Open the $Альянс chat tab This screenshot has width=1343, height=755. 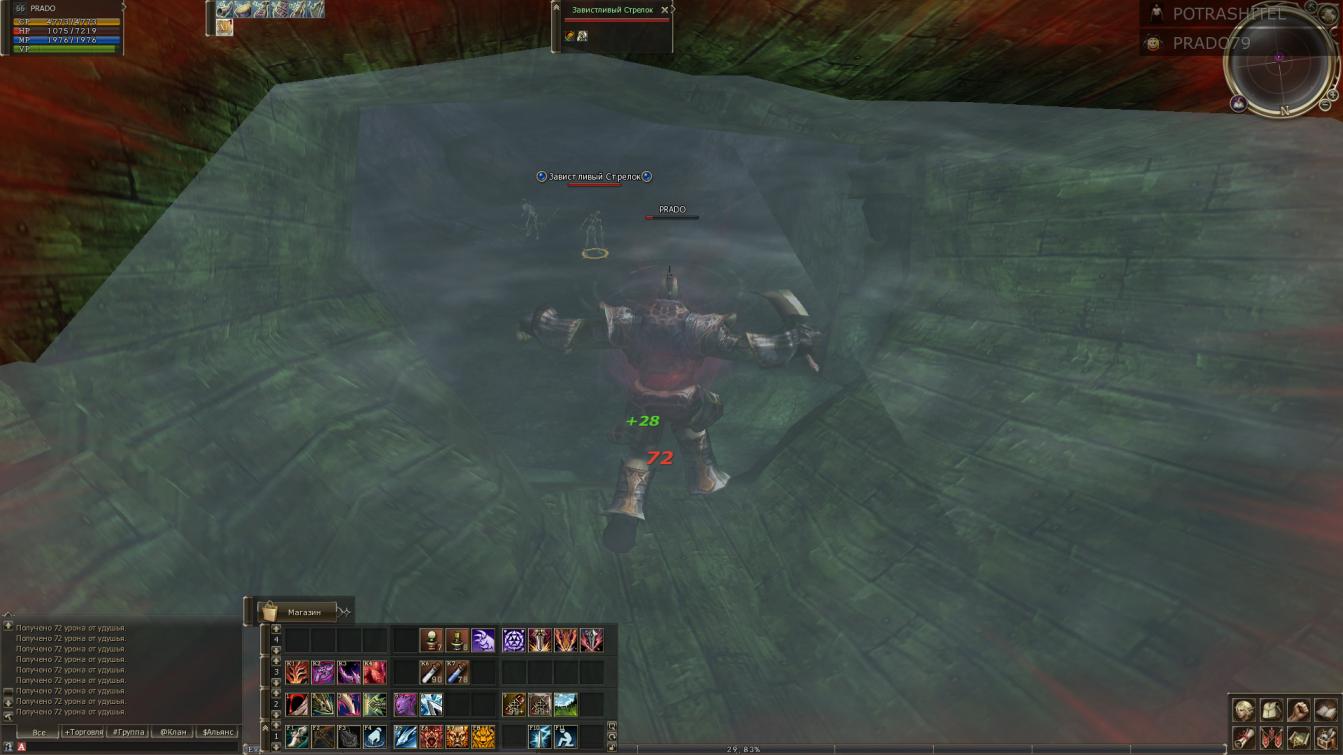218,732
